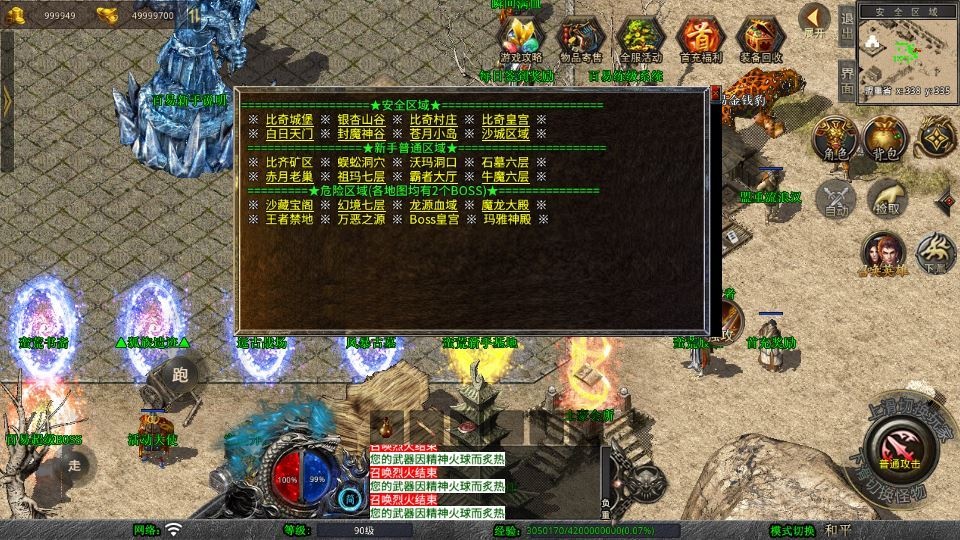The height and width of the screenshot is (540, 960).
Task: Switch movement to 走 walk mode
Action: click(74, 464)
